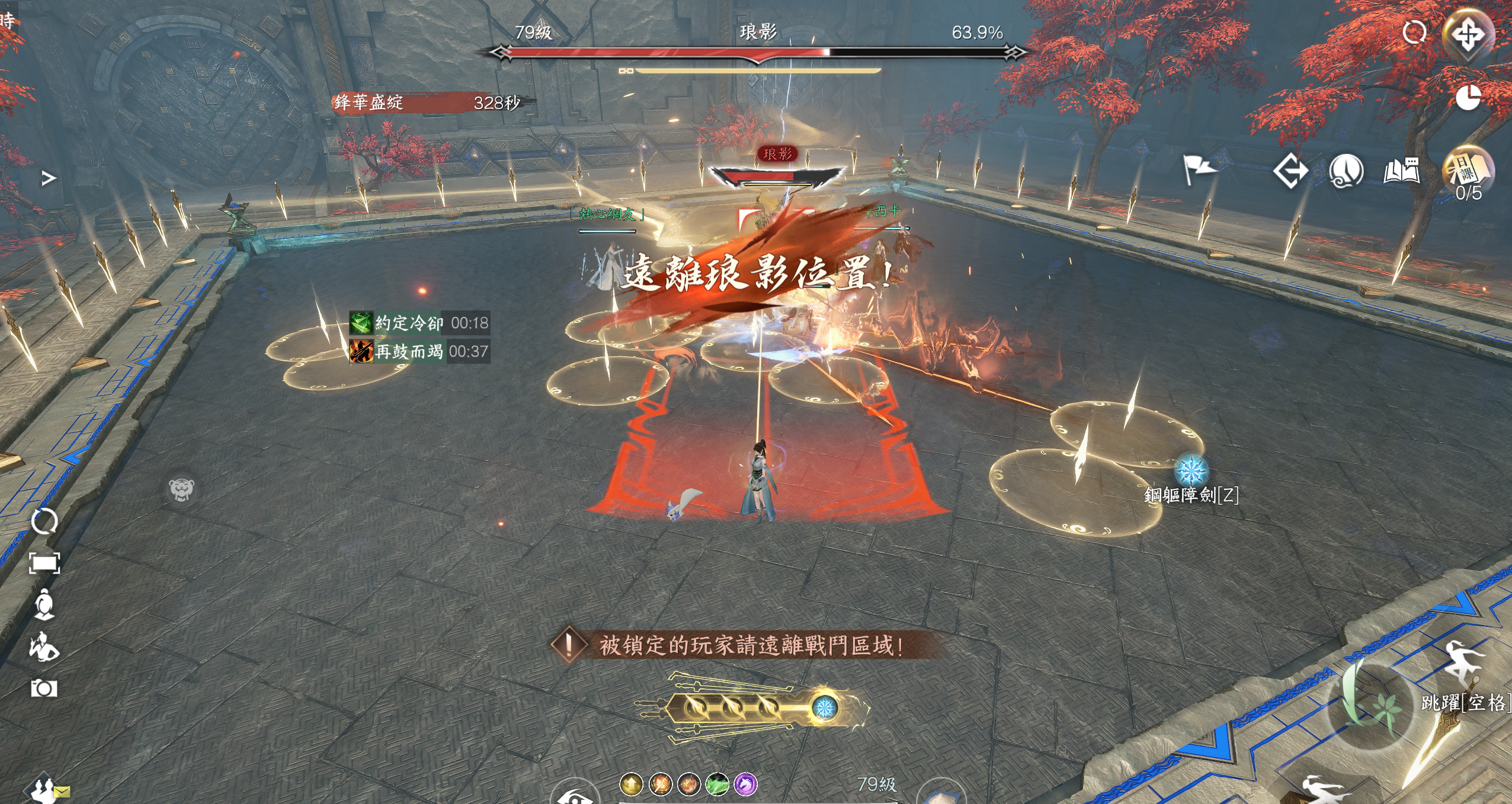Expand the left-side panel arrow
The width and height of the screenshot is (1512, 804).
click(x=49, y=178)
